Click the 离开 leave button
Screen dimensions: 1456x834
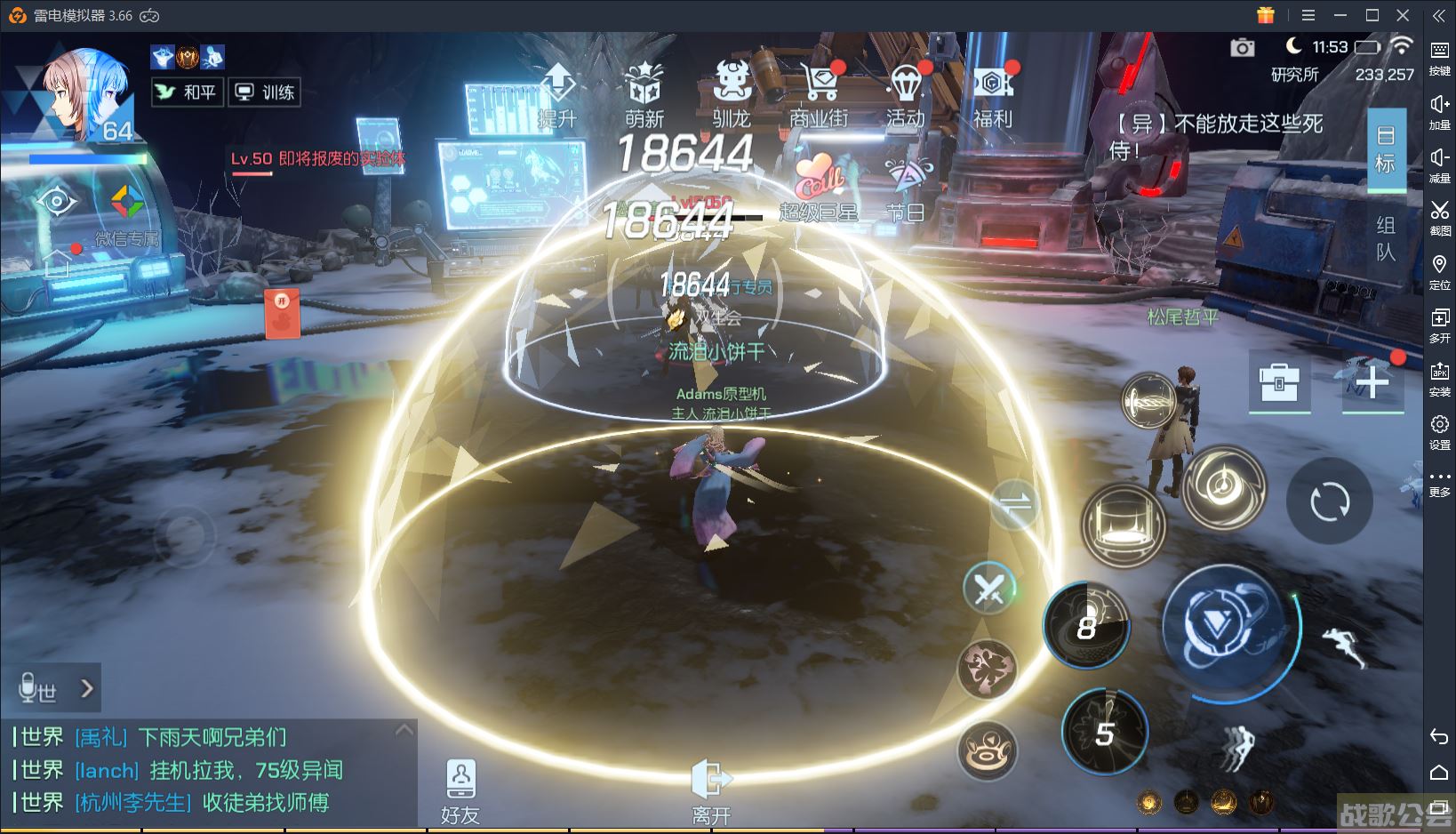(711, 790)
